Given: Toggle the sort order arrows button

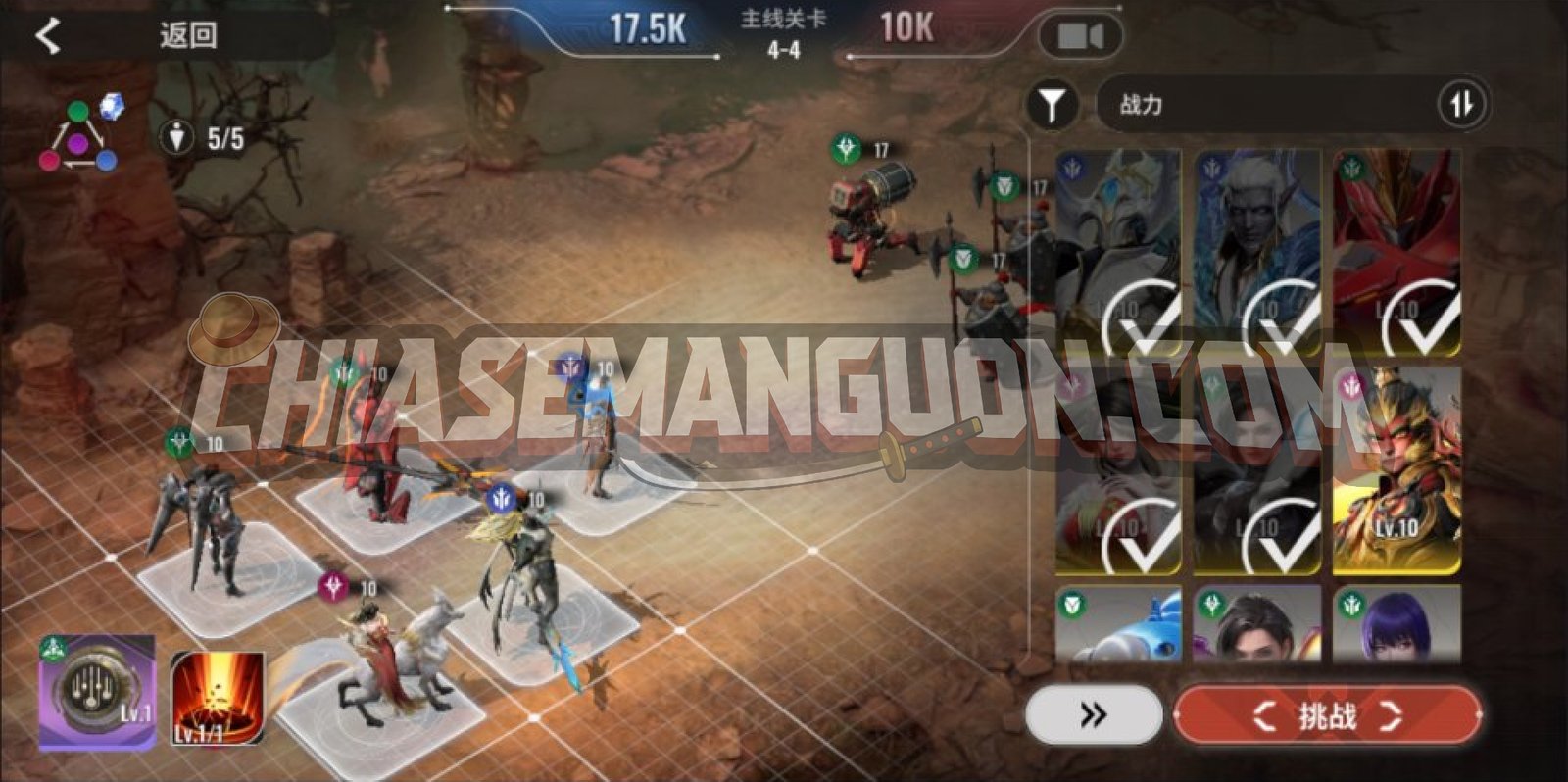Looking at the screenshot, I should click(1461, 104).
